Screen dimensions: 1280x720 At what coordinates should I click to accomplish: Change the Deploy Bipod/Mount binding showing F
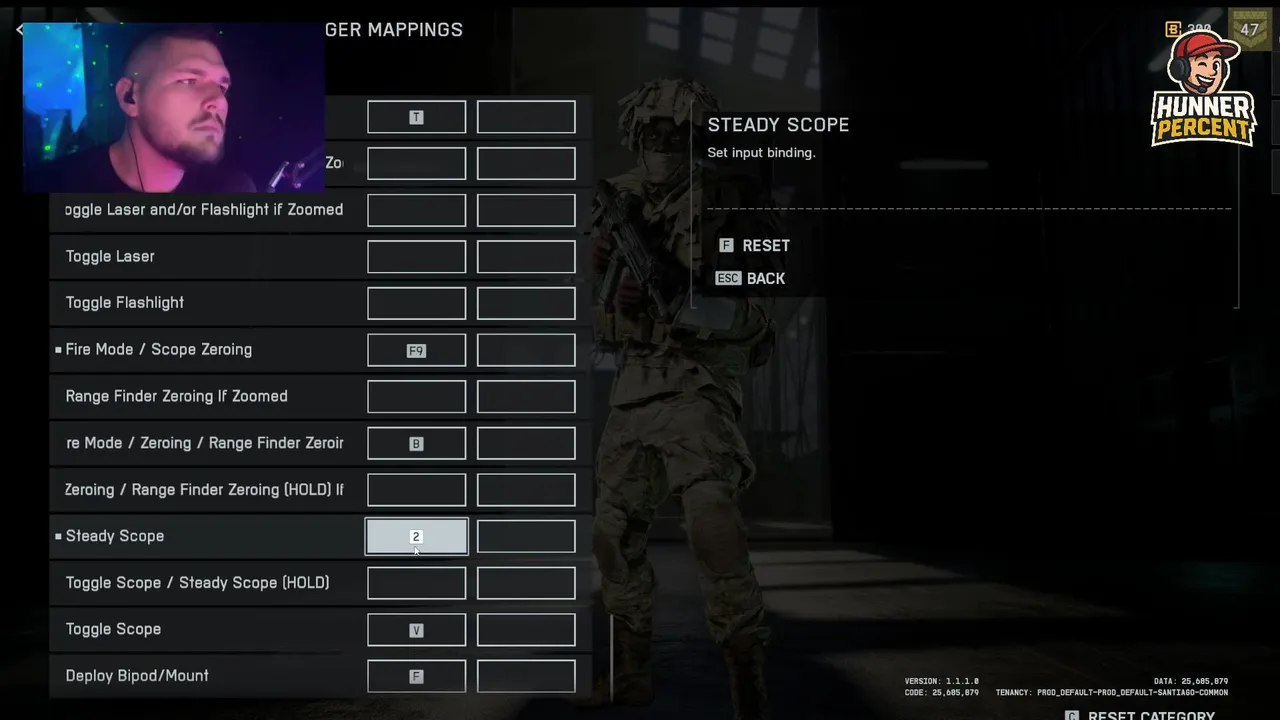pos(416,677)
